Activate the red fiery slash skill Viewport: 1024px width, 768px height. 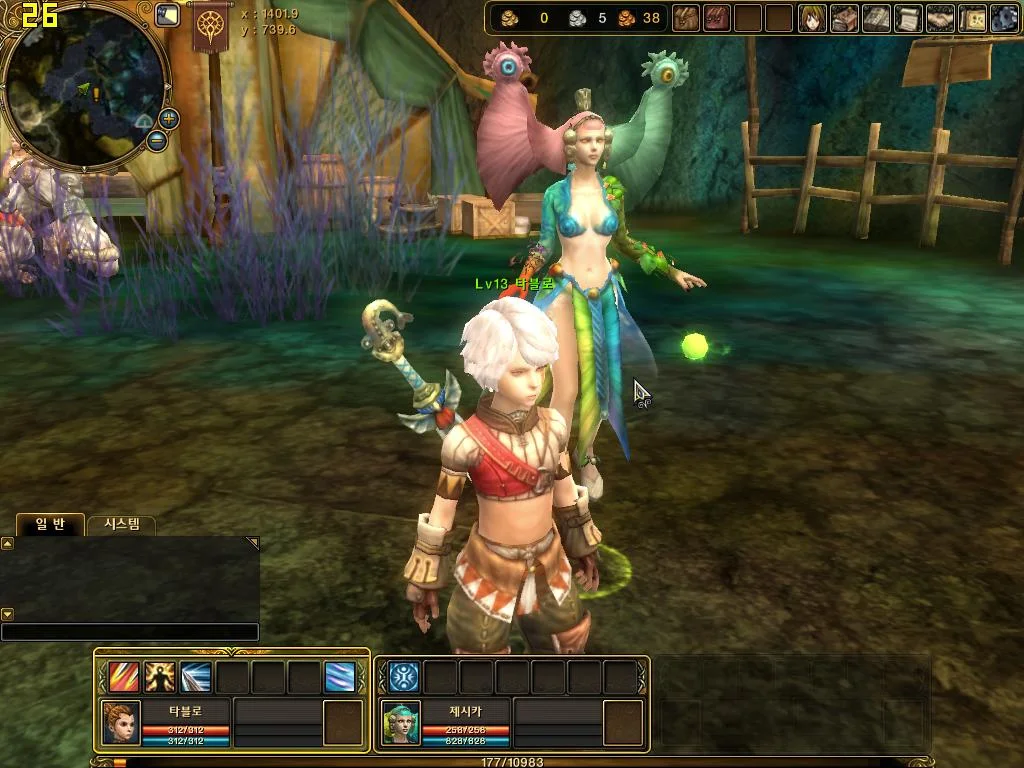[x=124, y=677]
